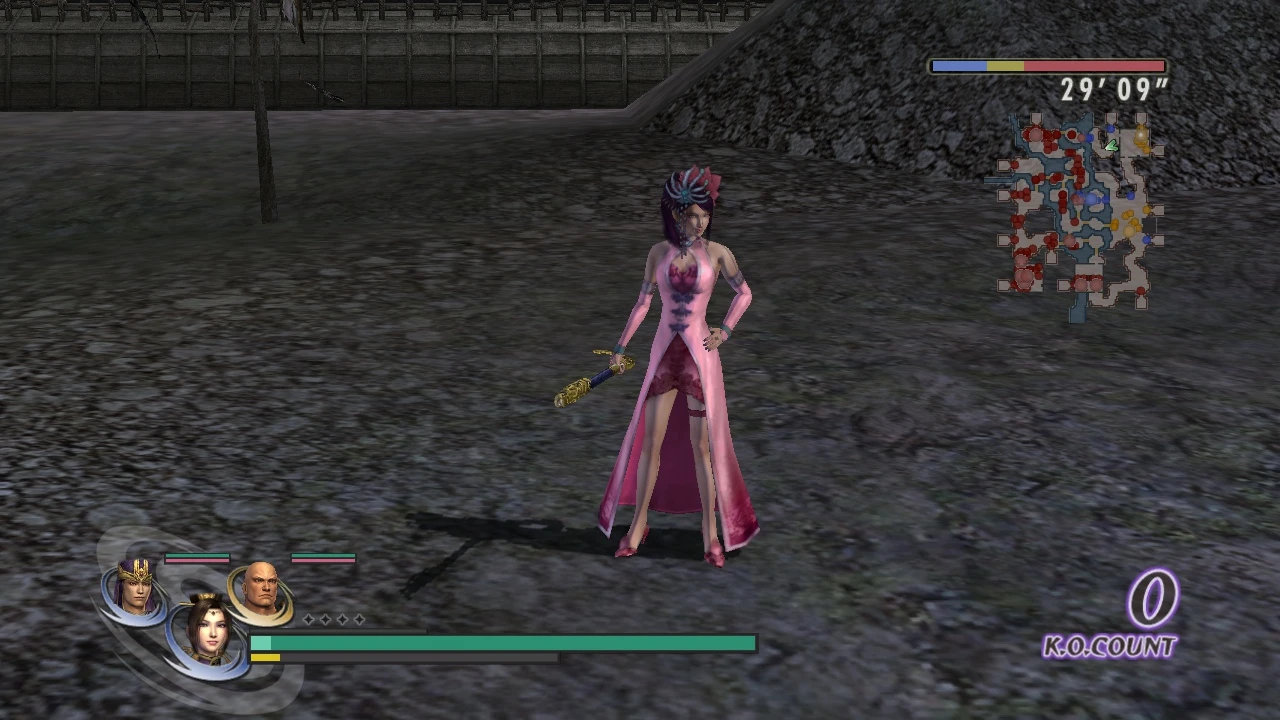The height and width of the screenshot is (720, 1280).
Task: Select the mission timer showing 29'09"
Action: pos(1113,90)
